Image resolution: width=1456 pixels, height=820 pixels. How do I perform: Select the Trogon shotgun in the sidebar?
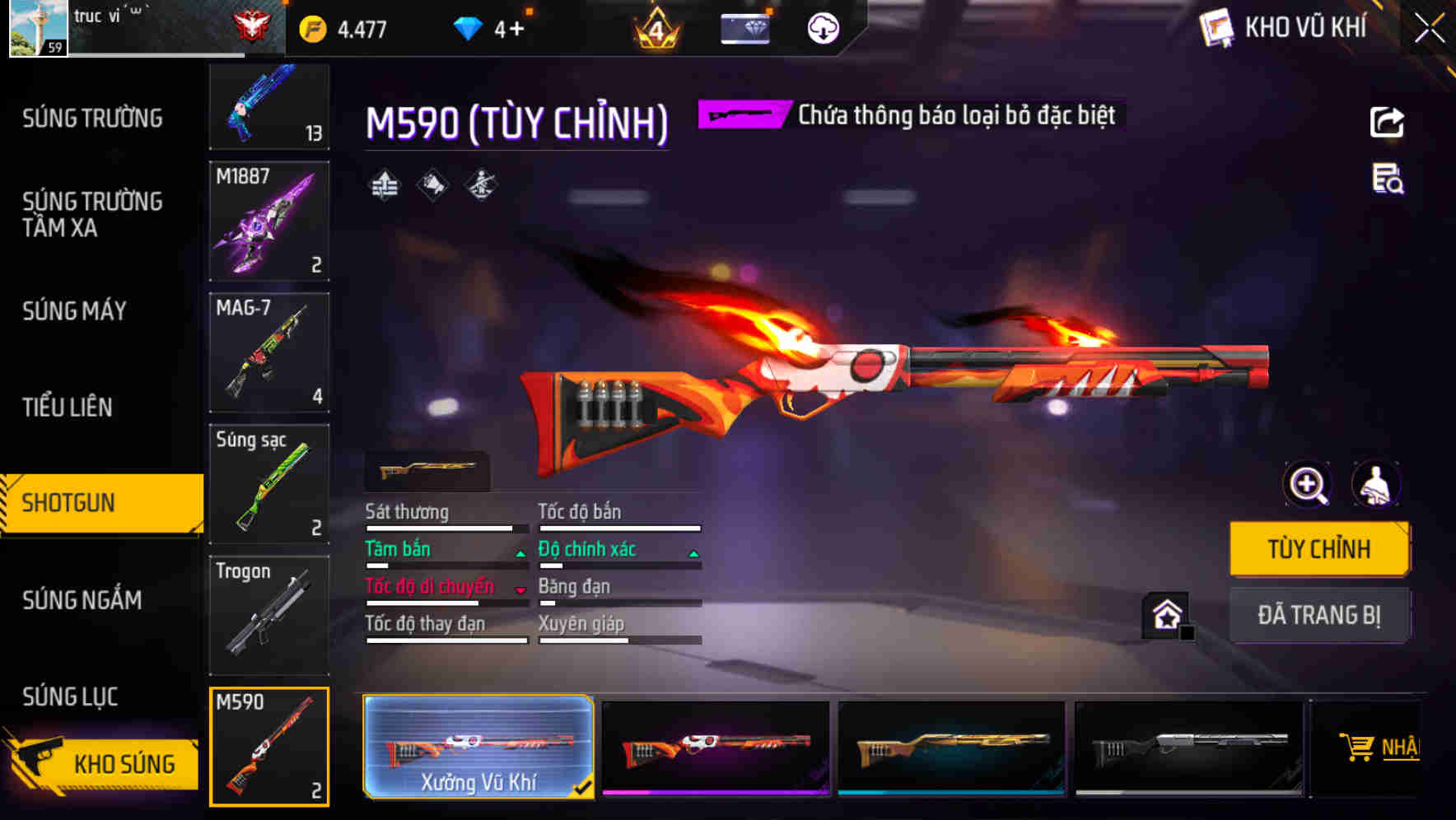click(269, 615)
